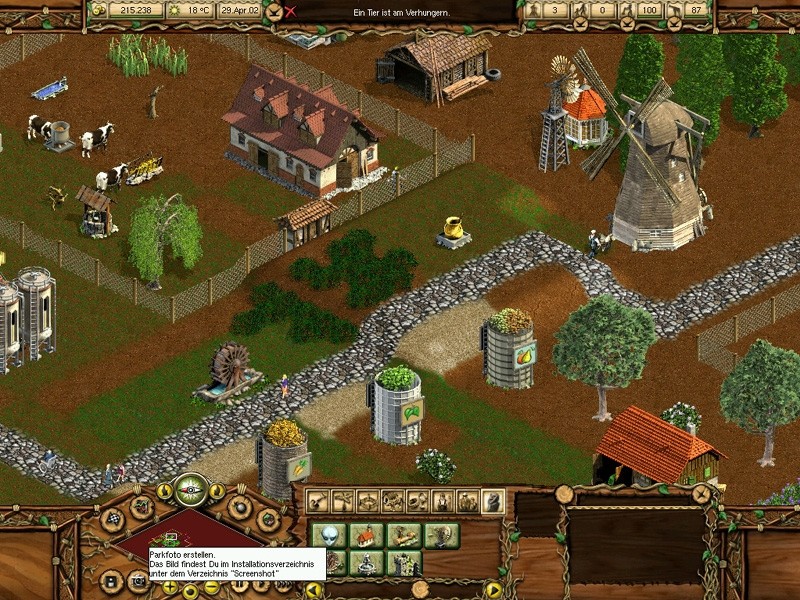The width and height of the screenshot is (800, 600).
Task: Open the camera park photo button
Action: click(x=137, y=580)
